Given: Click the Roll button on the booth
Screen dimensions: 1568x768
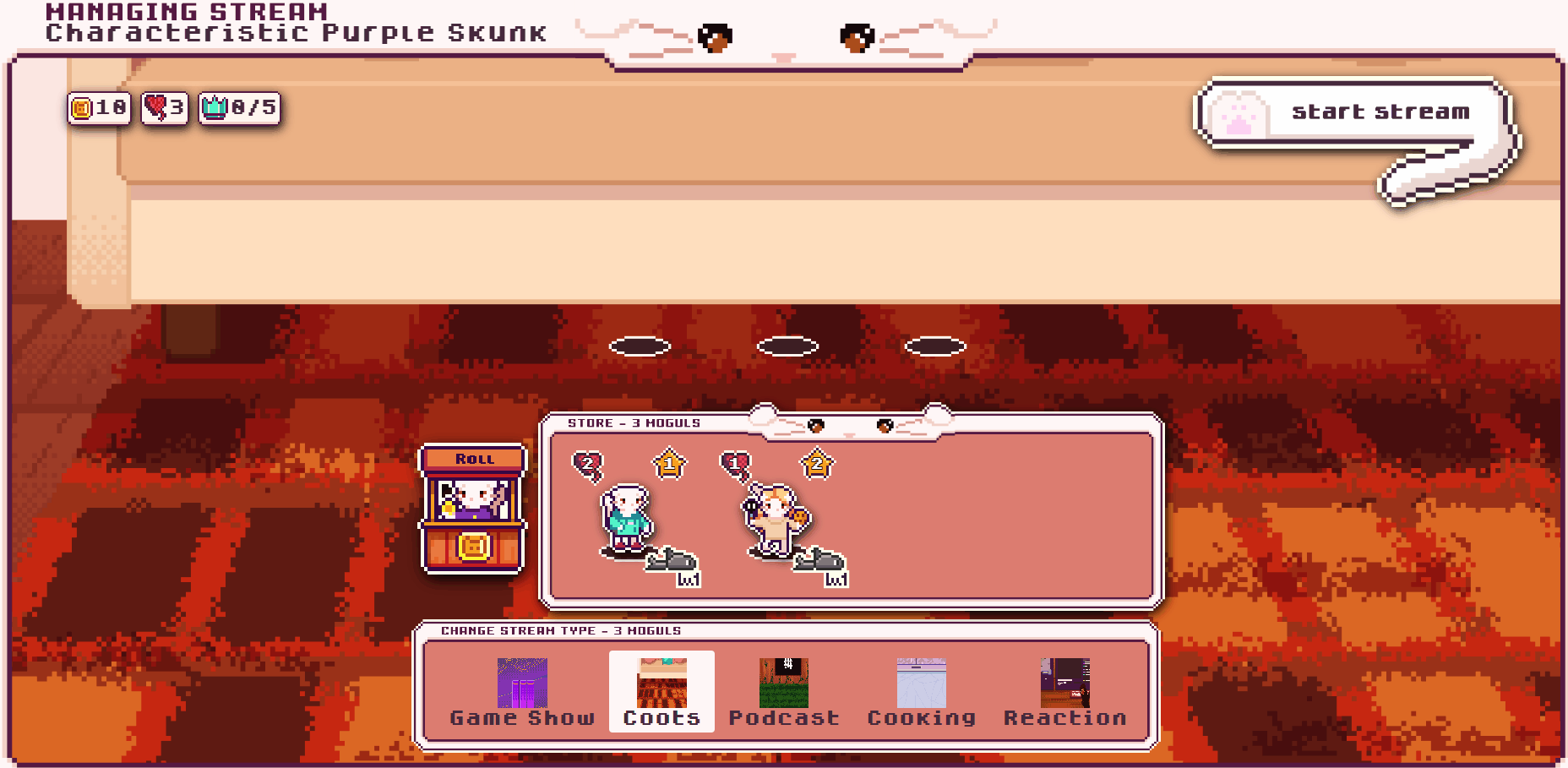Looking at the screenshot, I should coord(473,458).
